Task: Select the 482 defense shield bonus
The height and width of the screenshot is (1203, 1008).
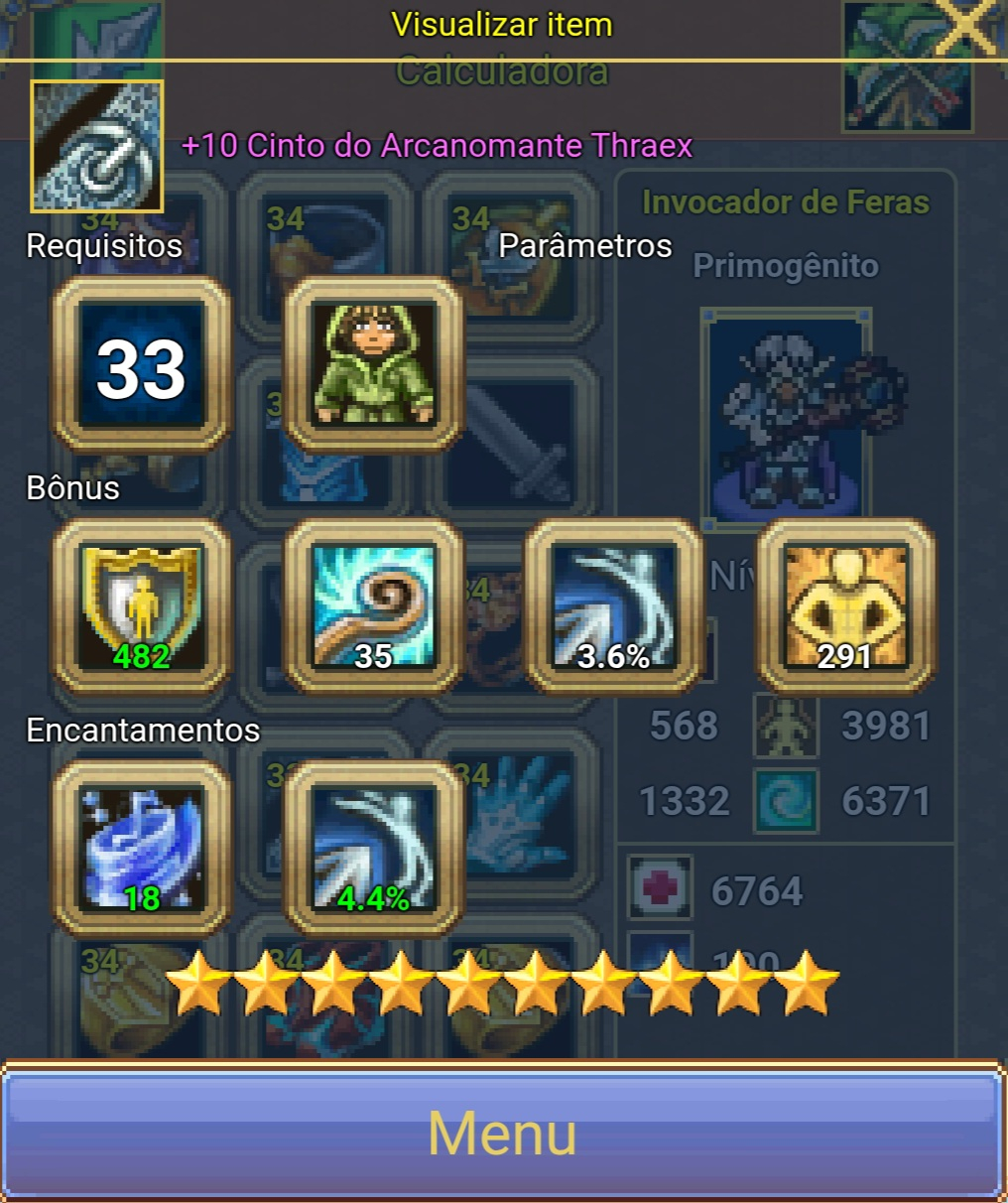Action: tap(141, 606)
